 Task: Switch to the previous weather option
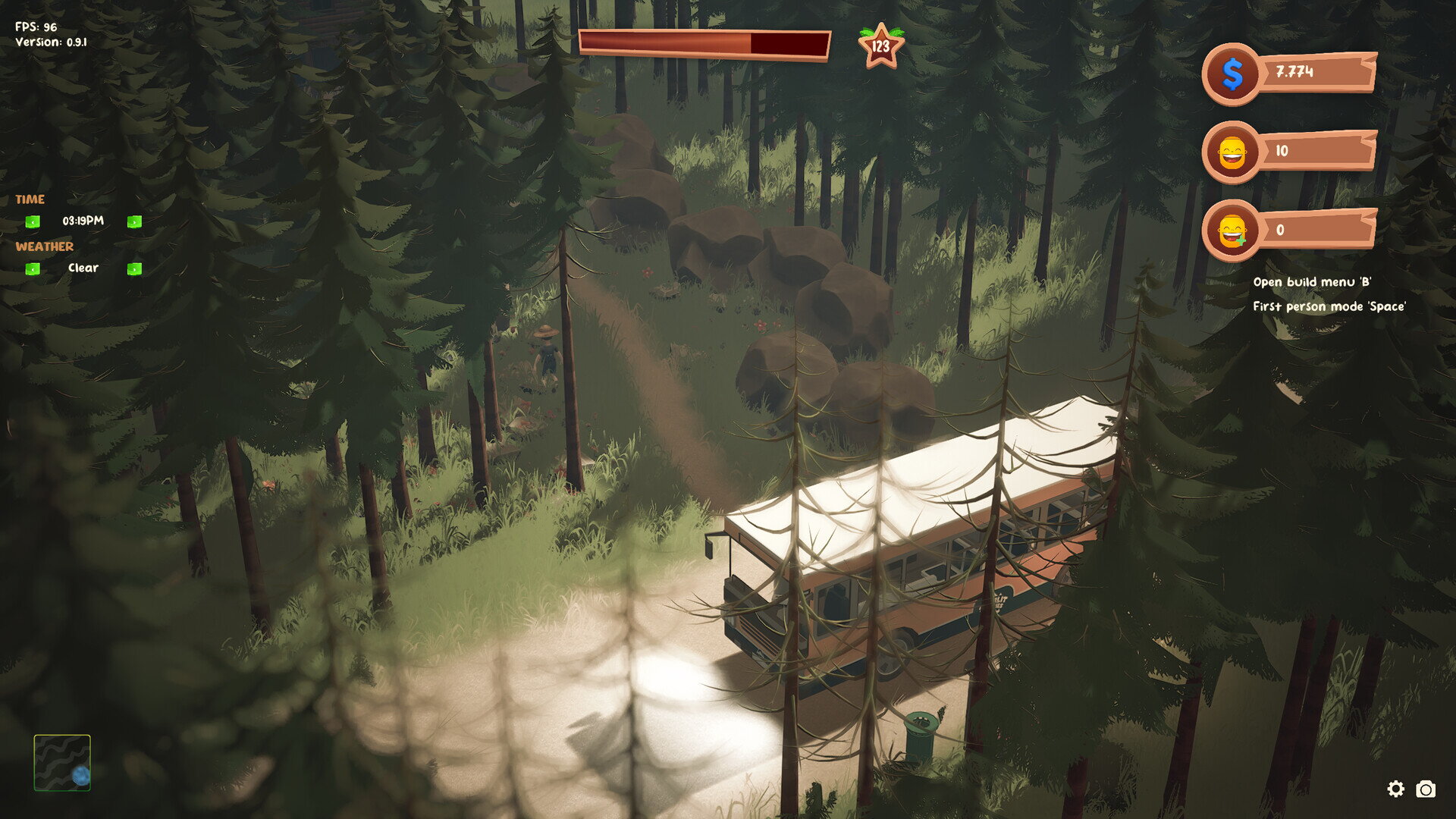coord(33,268)
